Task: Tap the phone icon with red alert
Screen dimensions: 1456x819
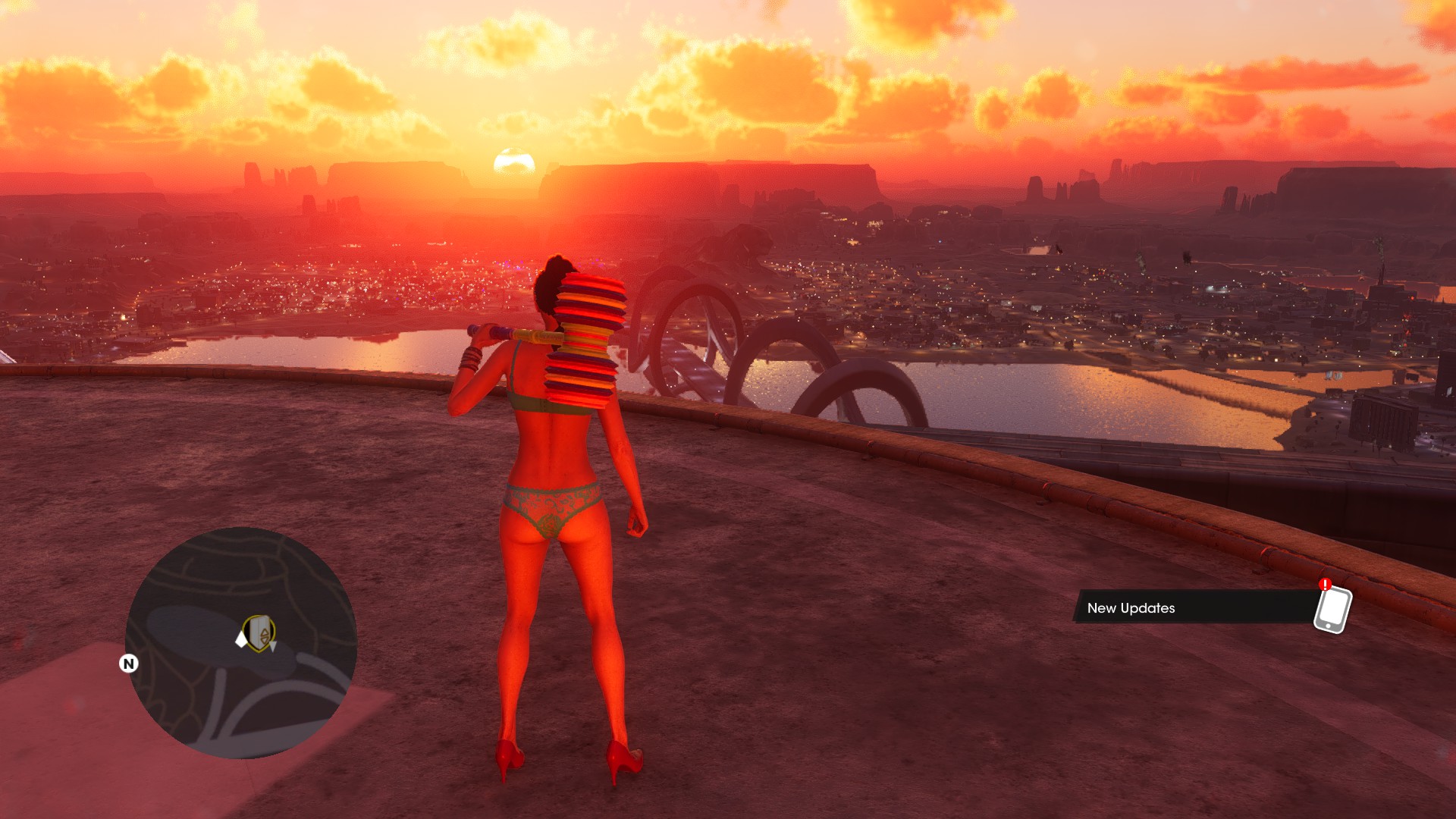Action: [x=1332, y=608]
